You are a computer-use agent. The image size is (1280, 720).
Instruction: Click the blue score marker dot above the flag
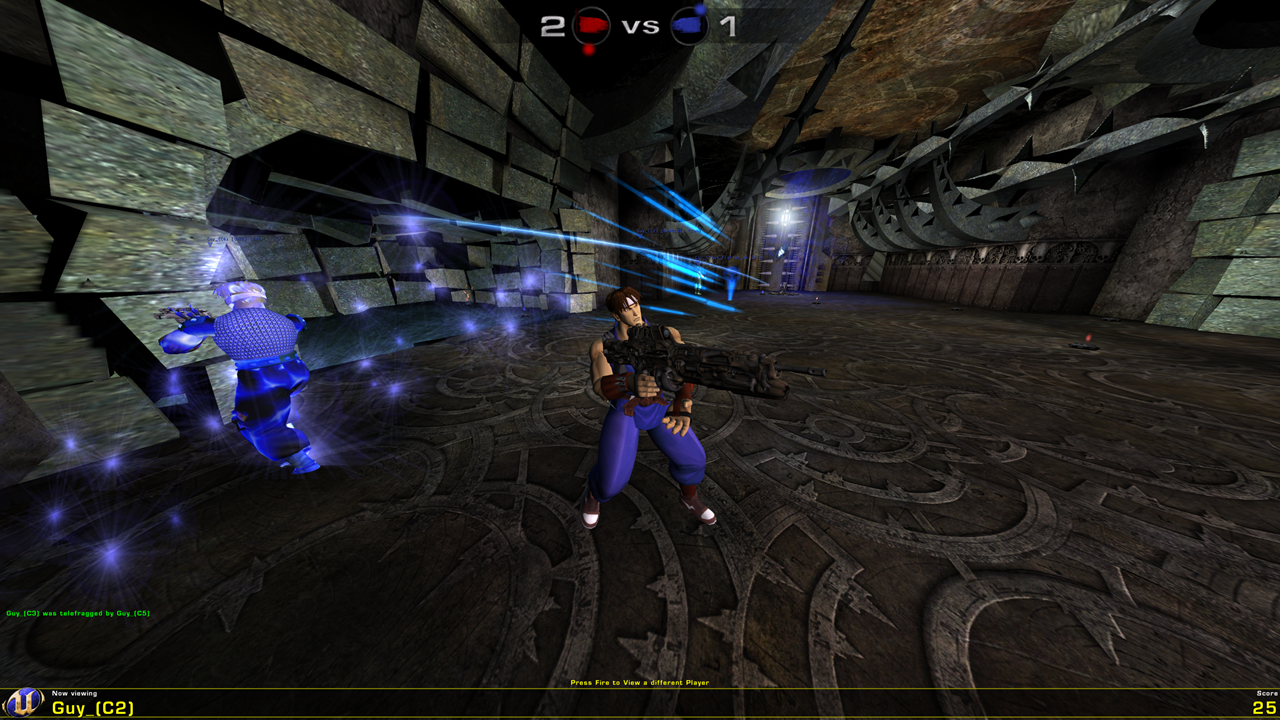700,11
